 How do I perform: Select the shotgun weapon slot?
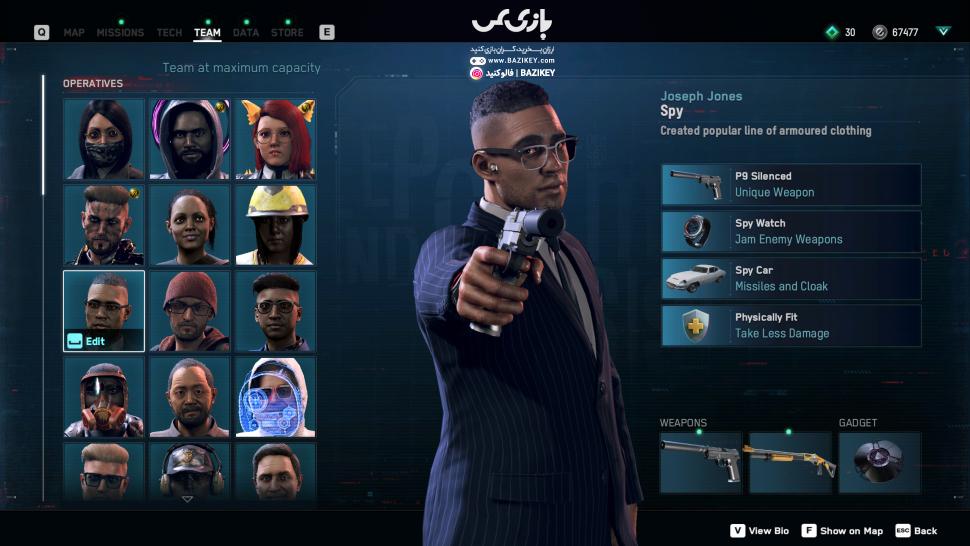(x=790, y=462)
